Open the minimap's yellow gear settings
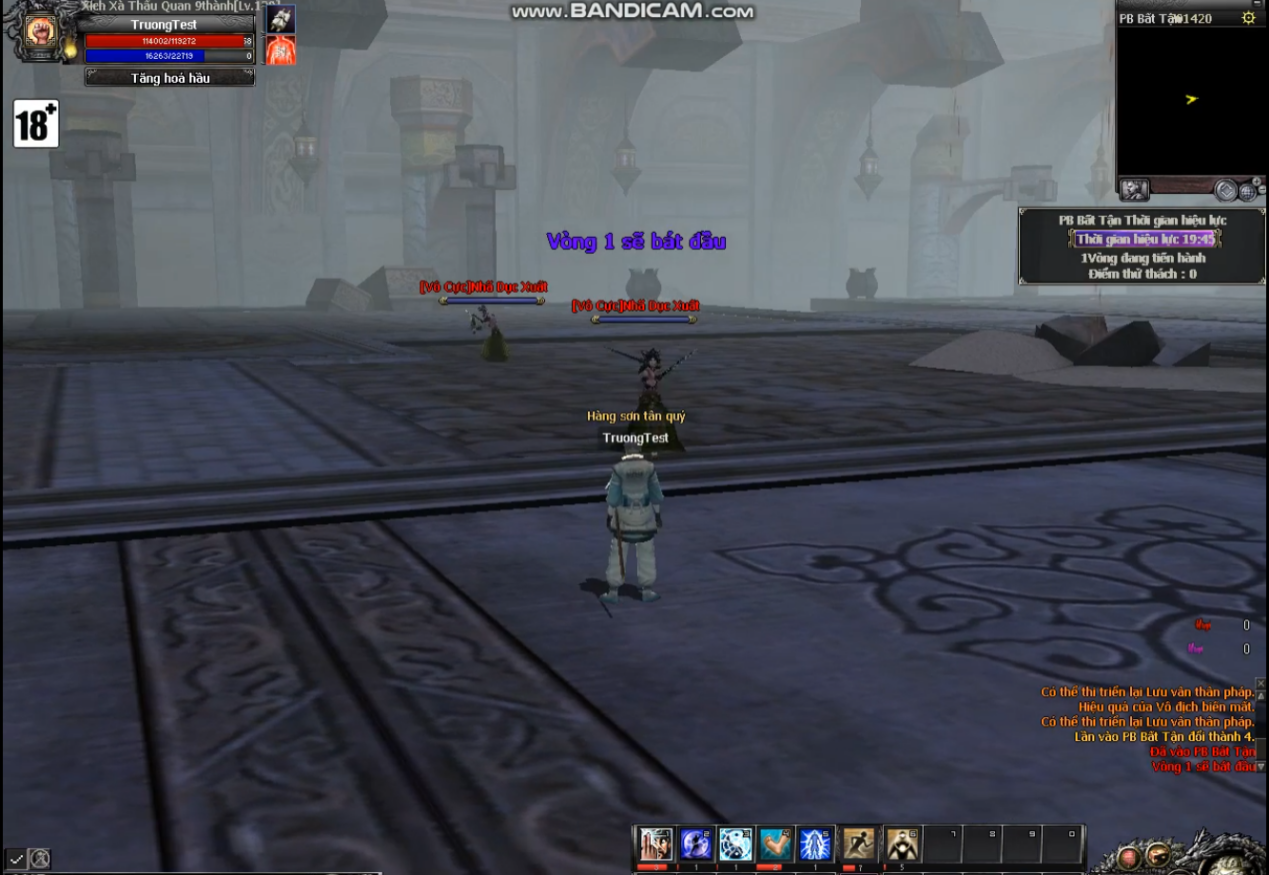This screenshot has width=1269, height=875. [1248, 18]
